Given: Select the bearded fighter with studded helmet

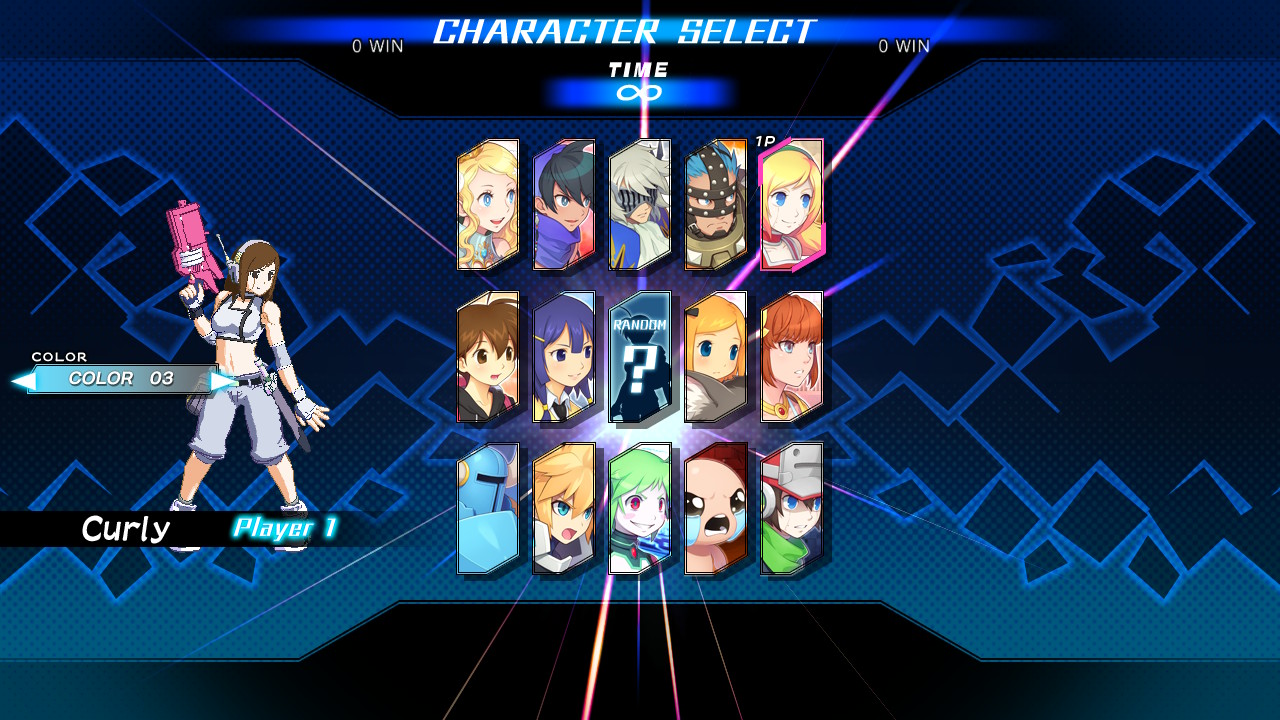Looking at the screenshot, I should pyautogui.click(x=716, y=205).
